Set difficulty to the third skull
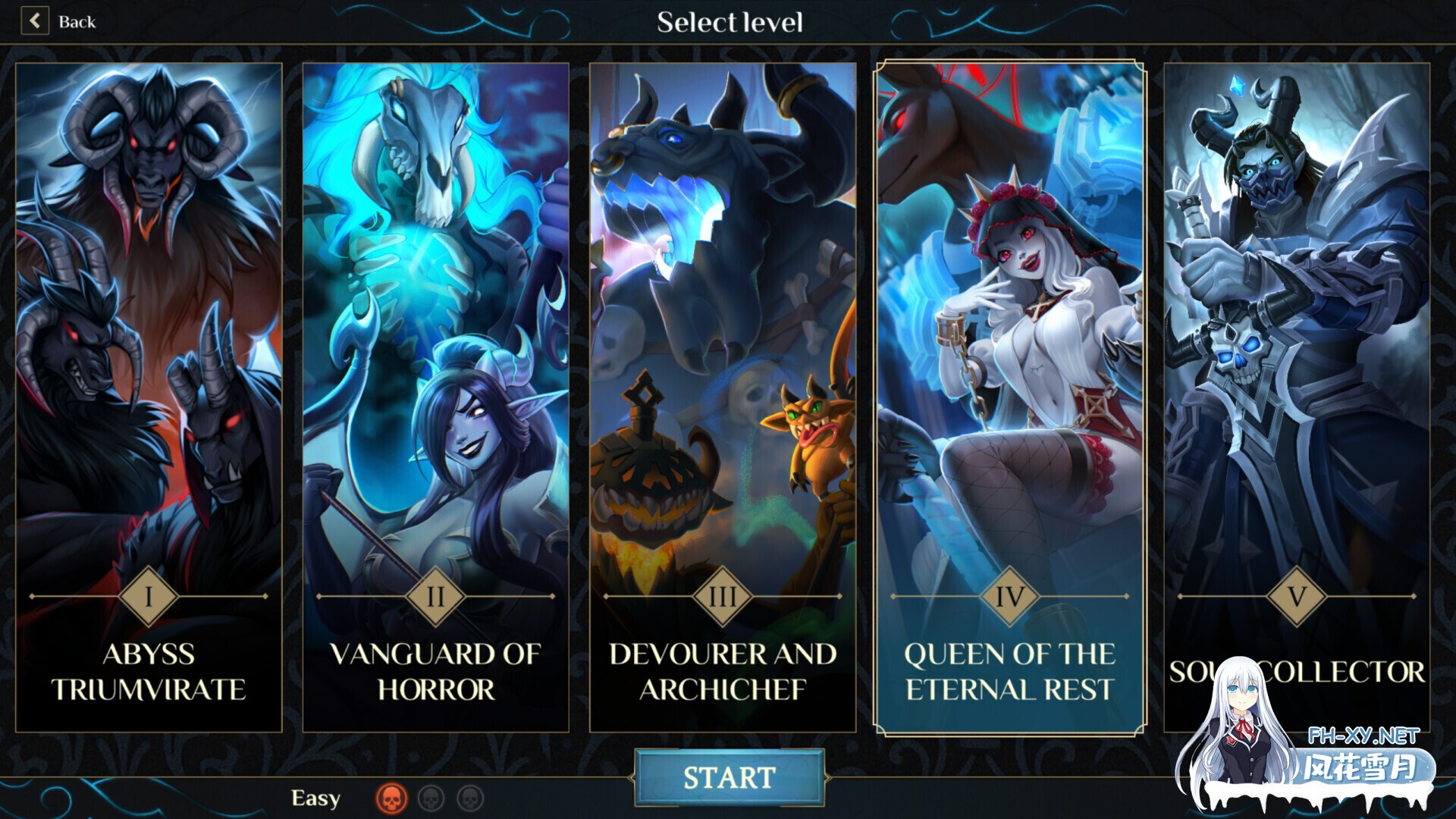 pos(470,798)
